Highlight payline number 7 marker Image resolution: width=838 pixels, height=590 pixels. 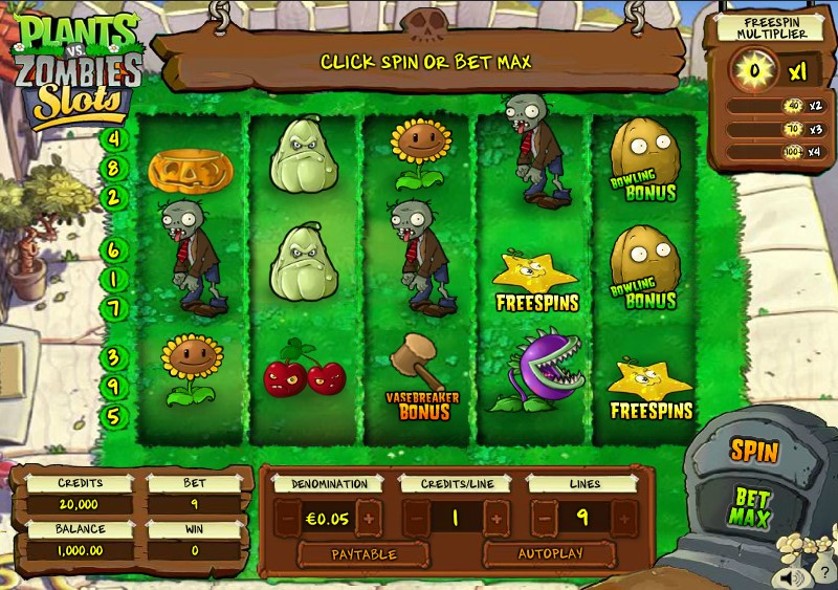114,308
